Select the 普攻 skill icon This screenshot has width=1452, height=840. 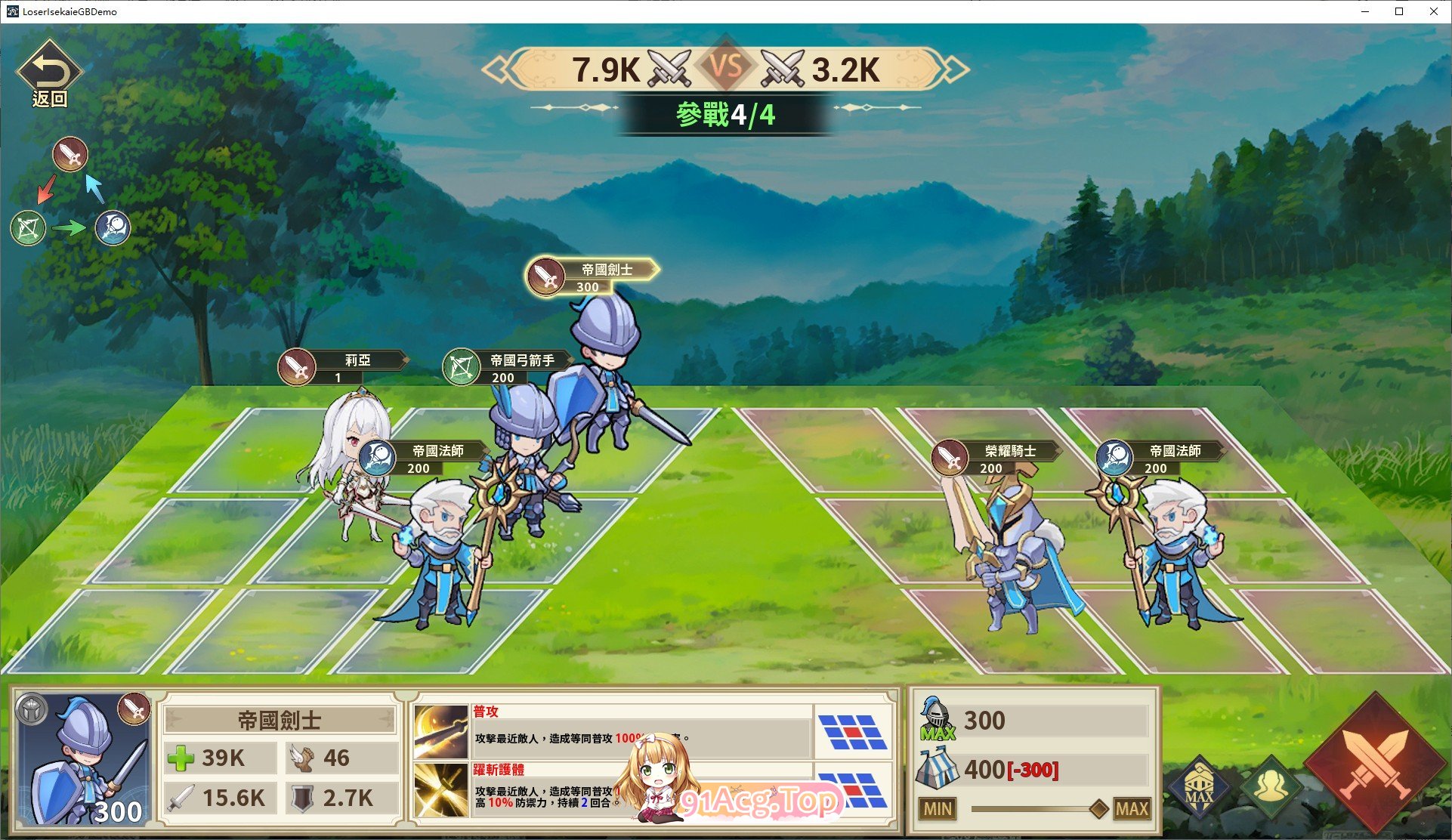[441, 732]
